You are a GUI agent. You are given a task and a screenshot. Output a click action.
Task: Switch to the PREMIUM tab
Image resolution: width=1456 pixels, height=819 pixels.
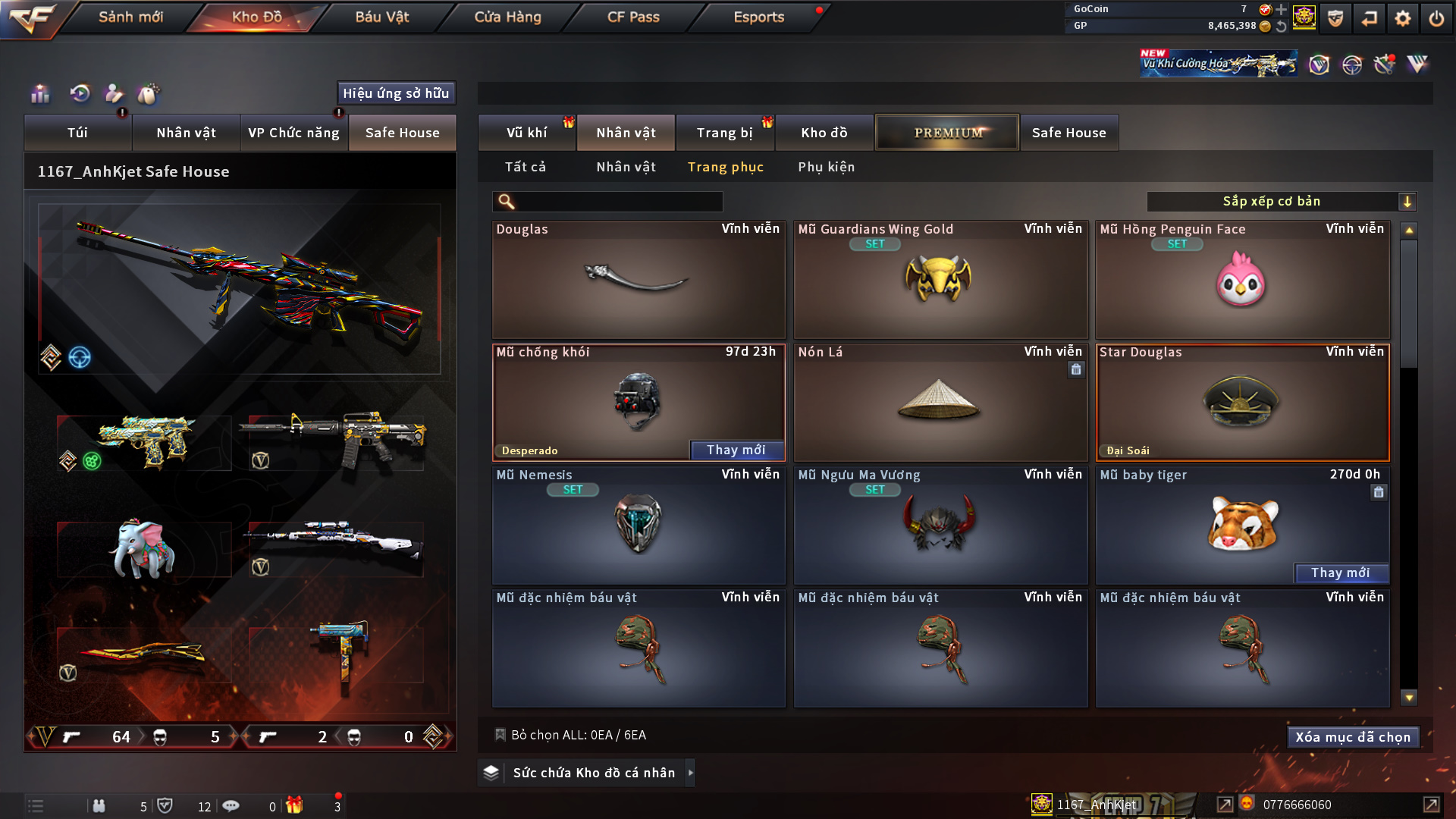pyautogui.click(x=947, y=133)
